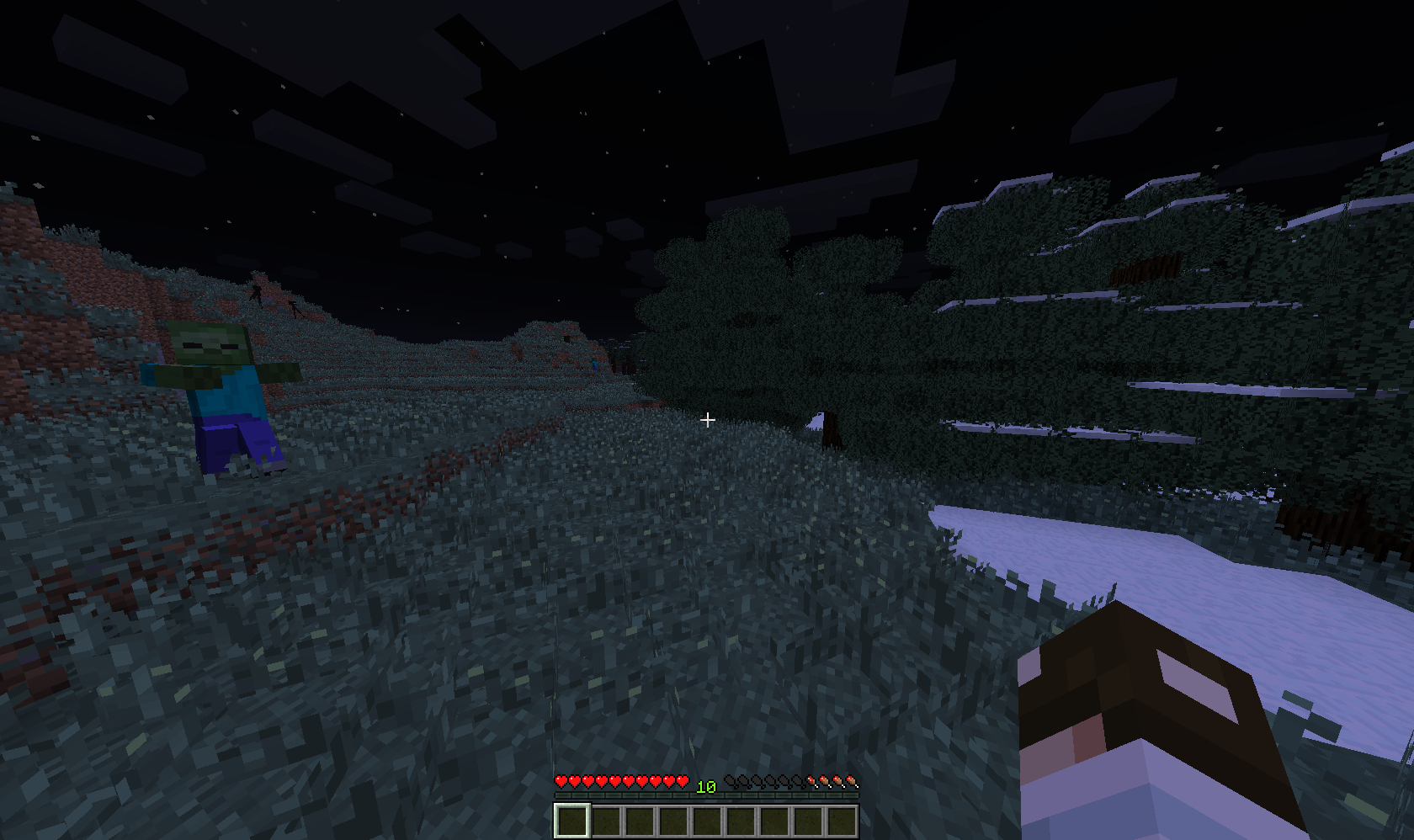1414x840 pixels.
Task: Select the highlighted hotbar slot
Action: click(571, 821)
